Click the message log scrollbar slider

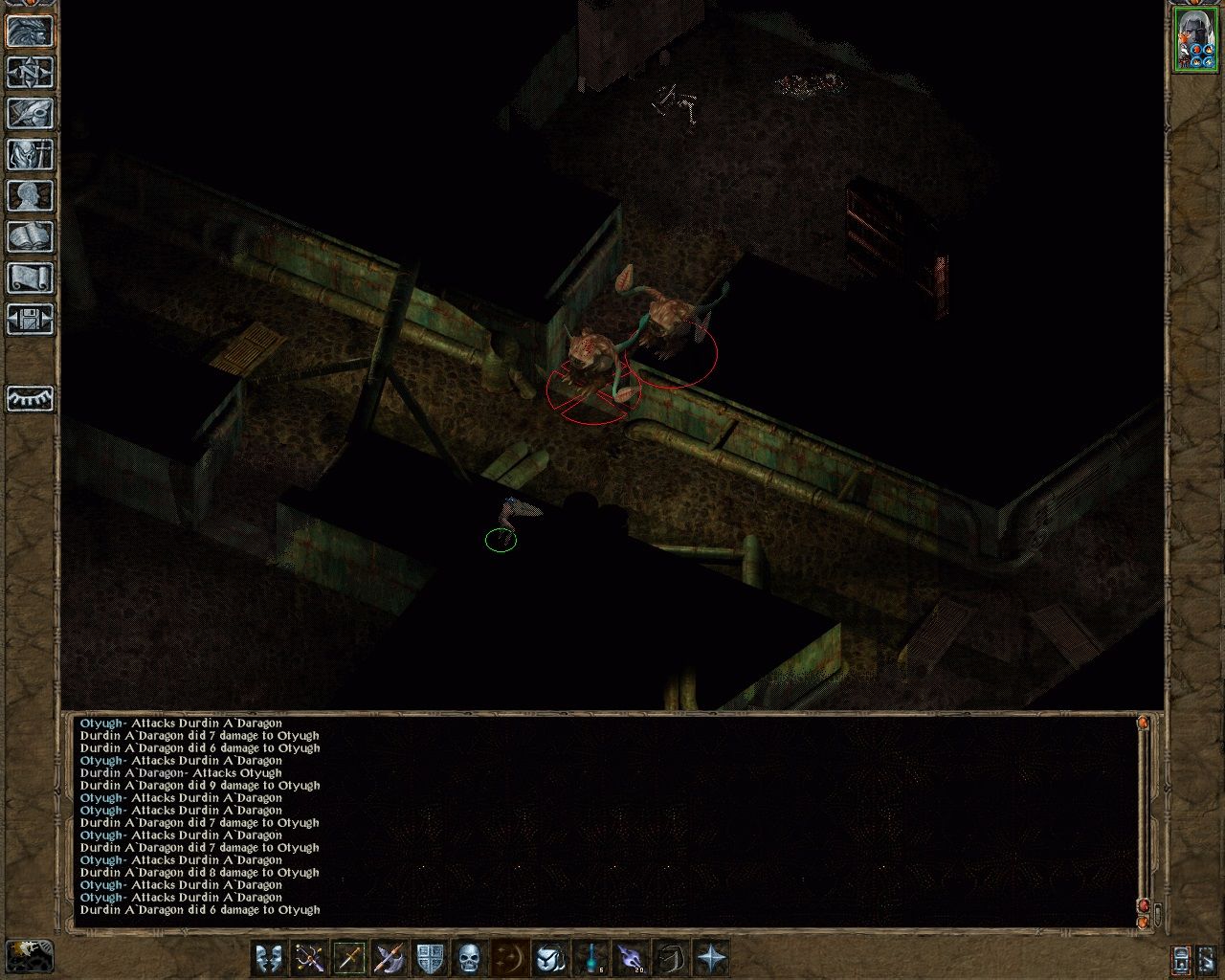[1144, 813]
